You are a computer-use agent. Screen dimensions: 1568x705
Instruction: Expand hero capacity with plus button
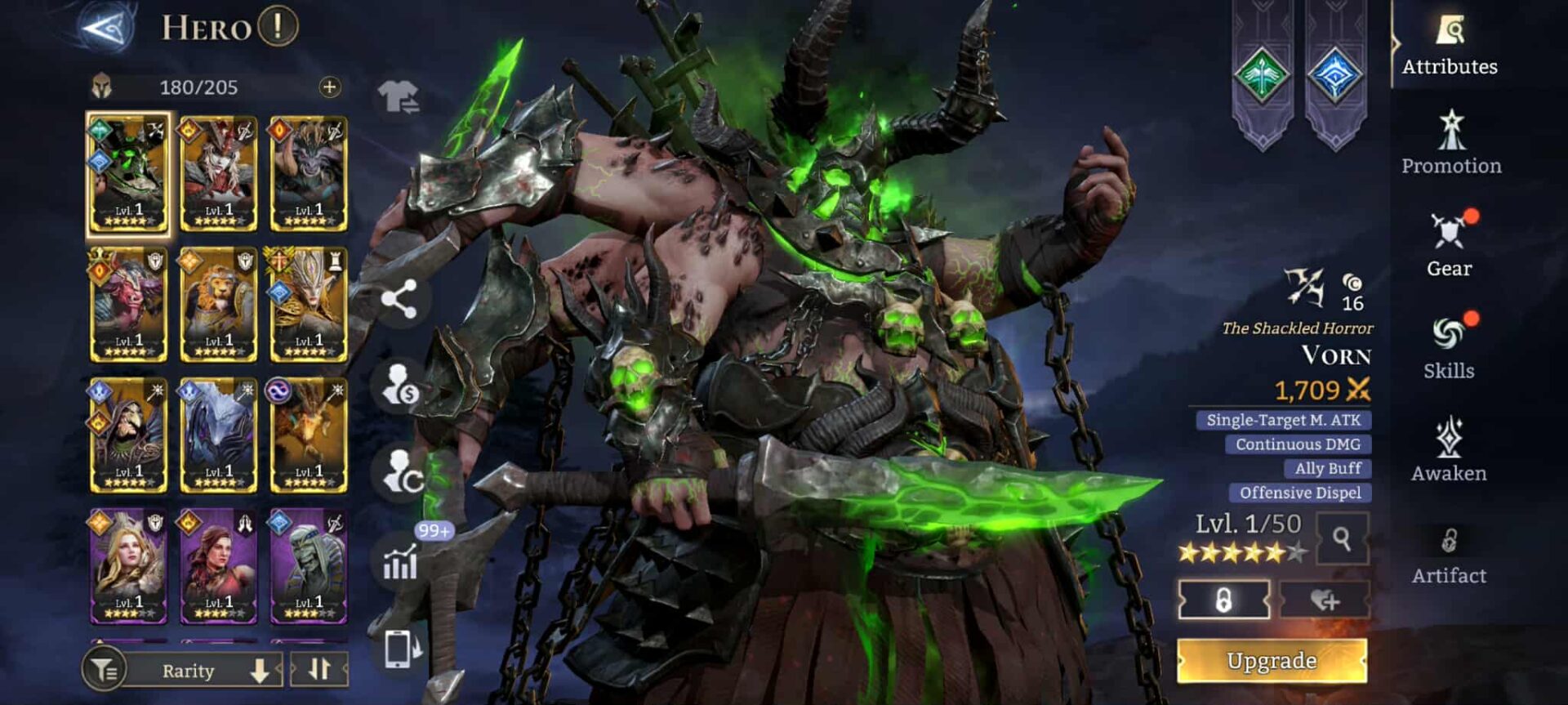point(329,87)
